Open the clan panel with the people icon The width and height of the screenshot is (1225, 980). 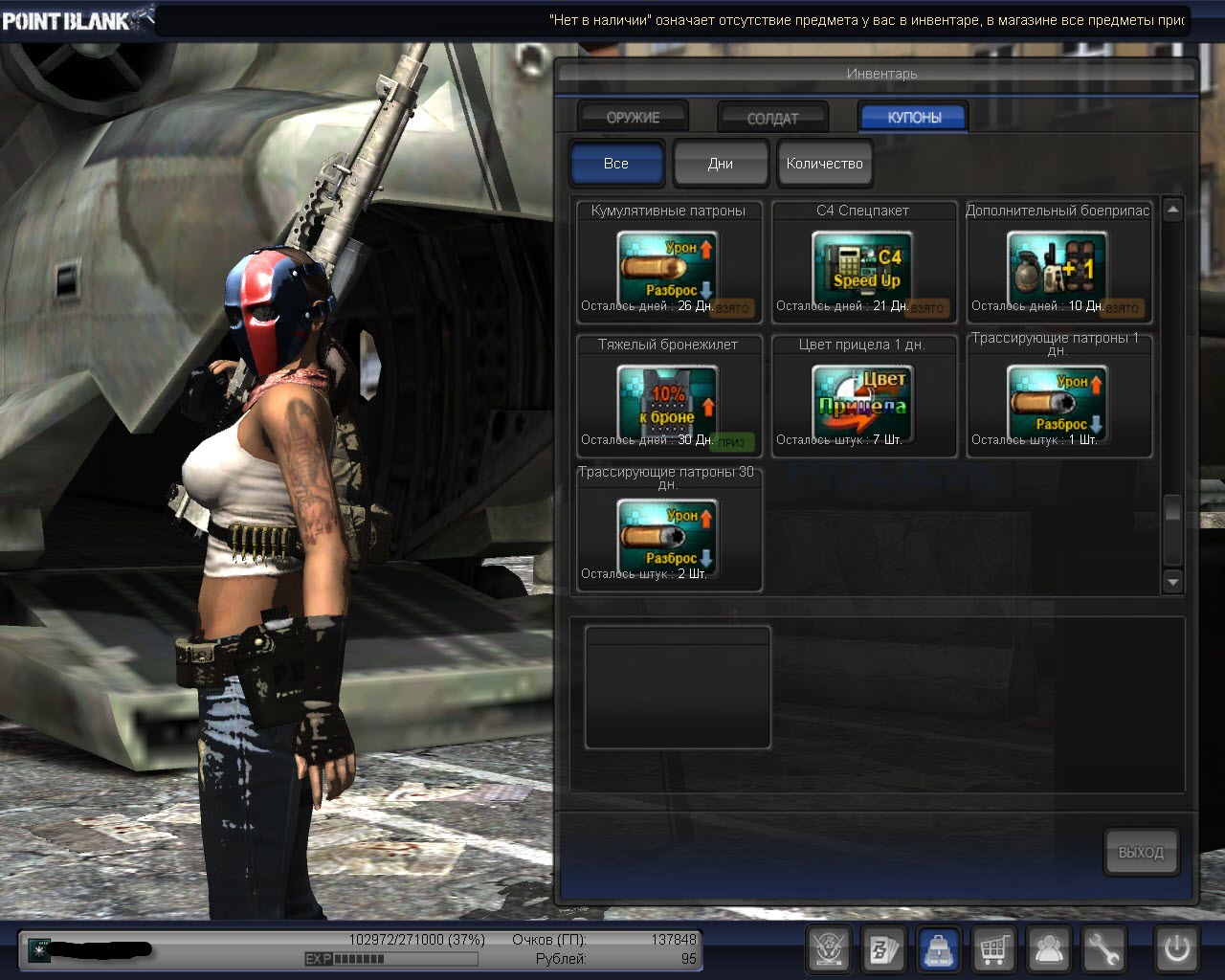coord(1049,949)
